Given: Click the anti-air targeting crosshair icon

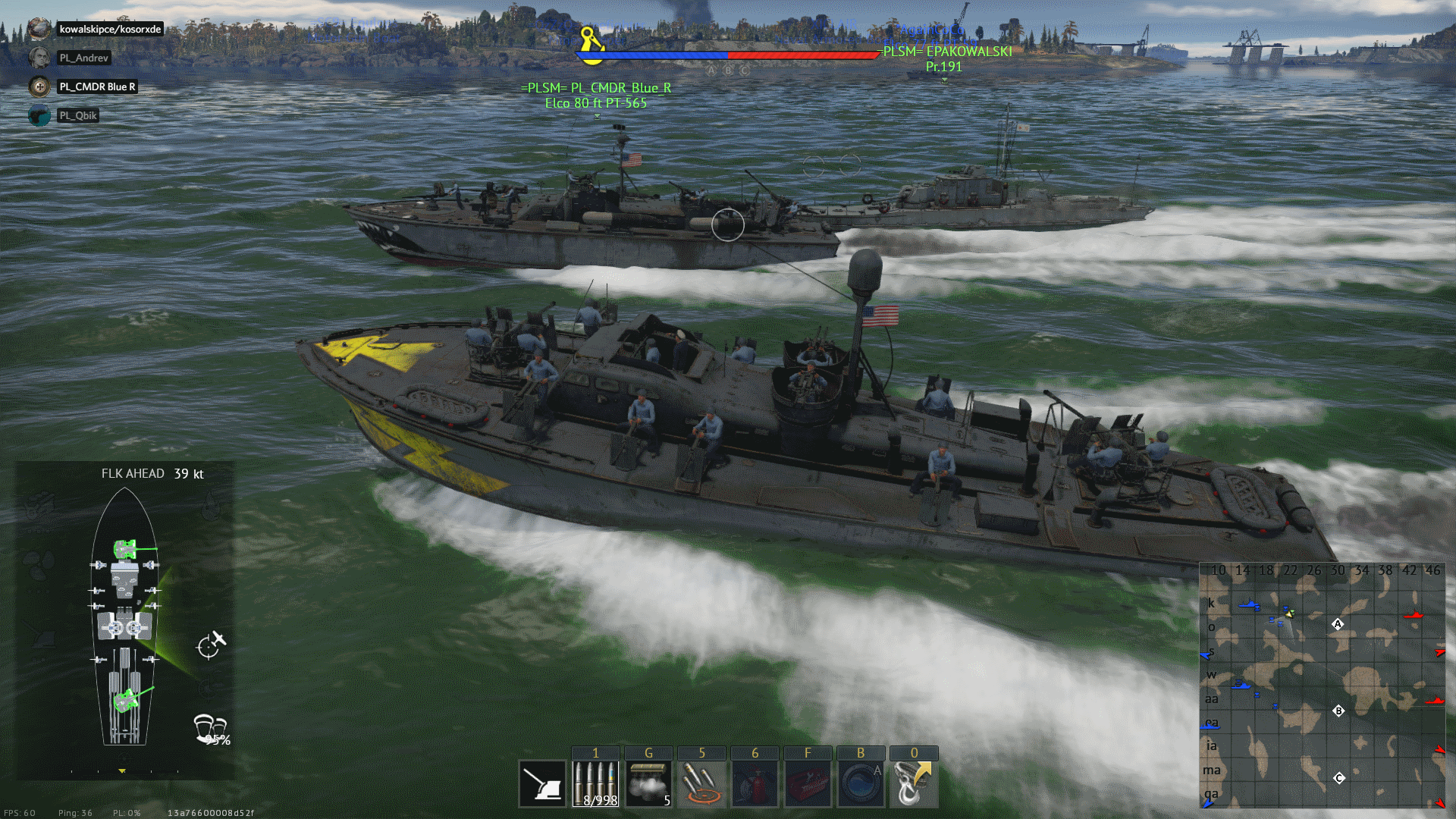Looking at the screenshot, I should (x=211, y=644).
